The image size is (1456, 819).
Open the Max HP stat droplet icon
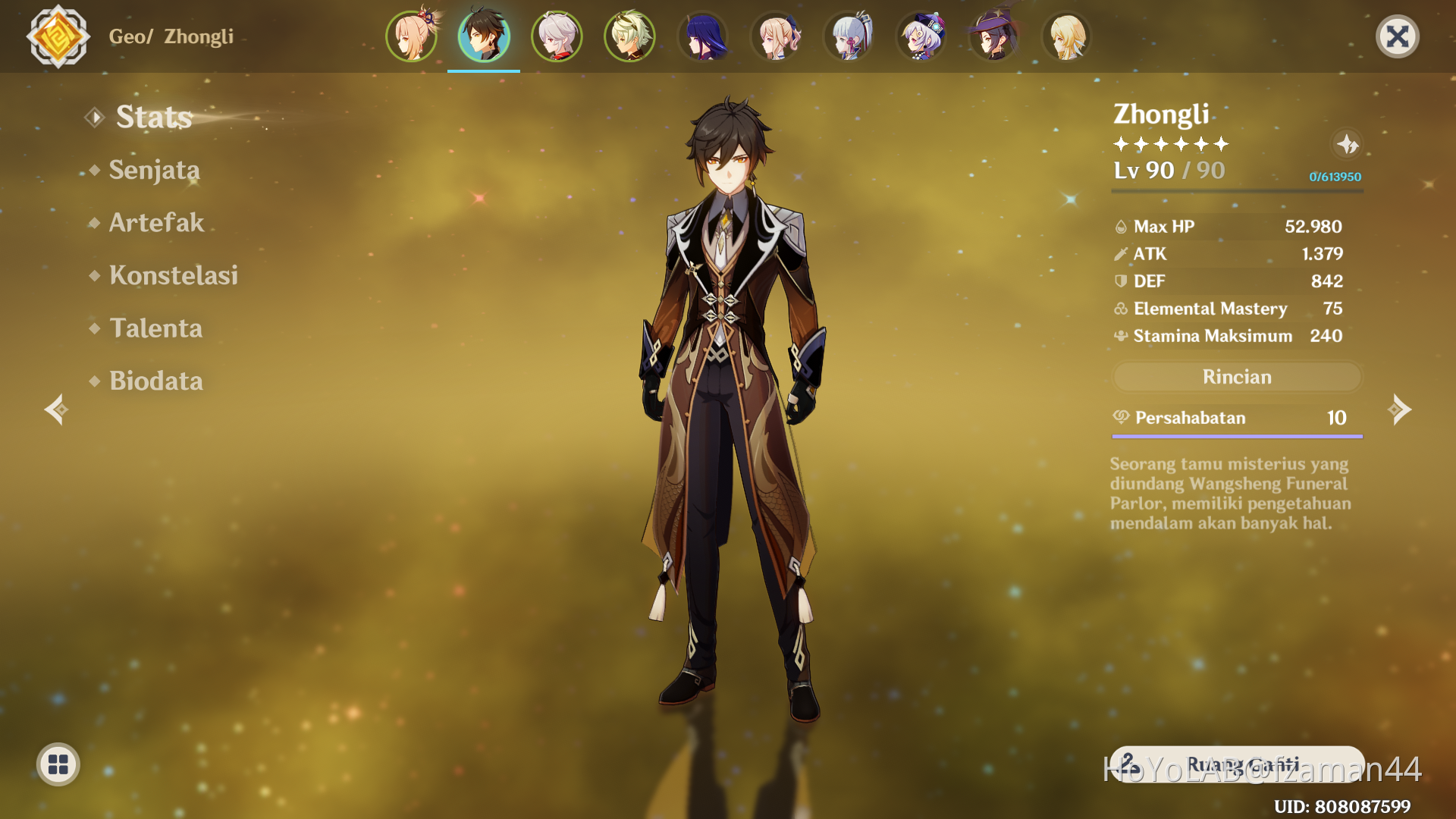pos(1120,226)
